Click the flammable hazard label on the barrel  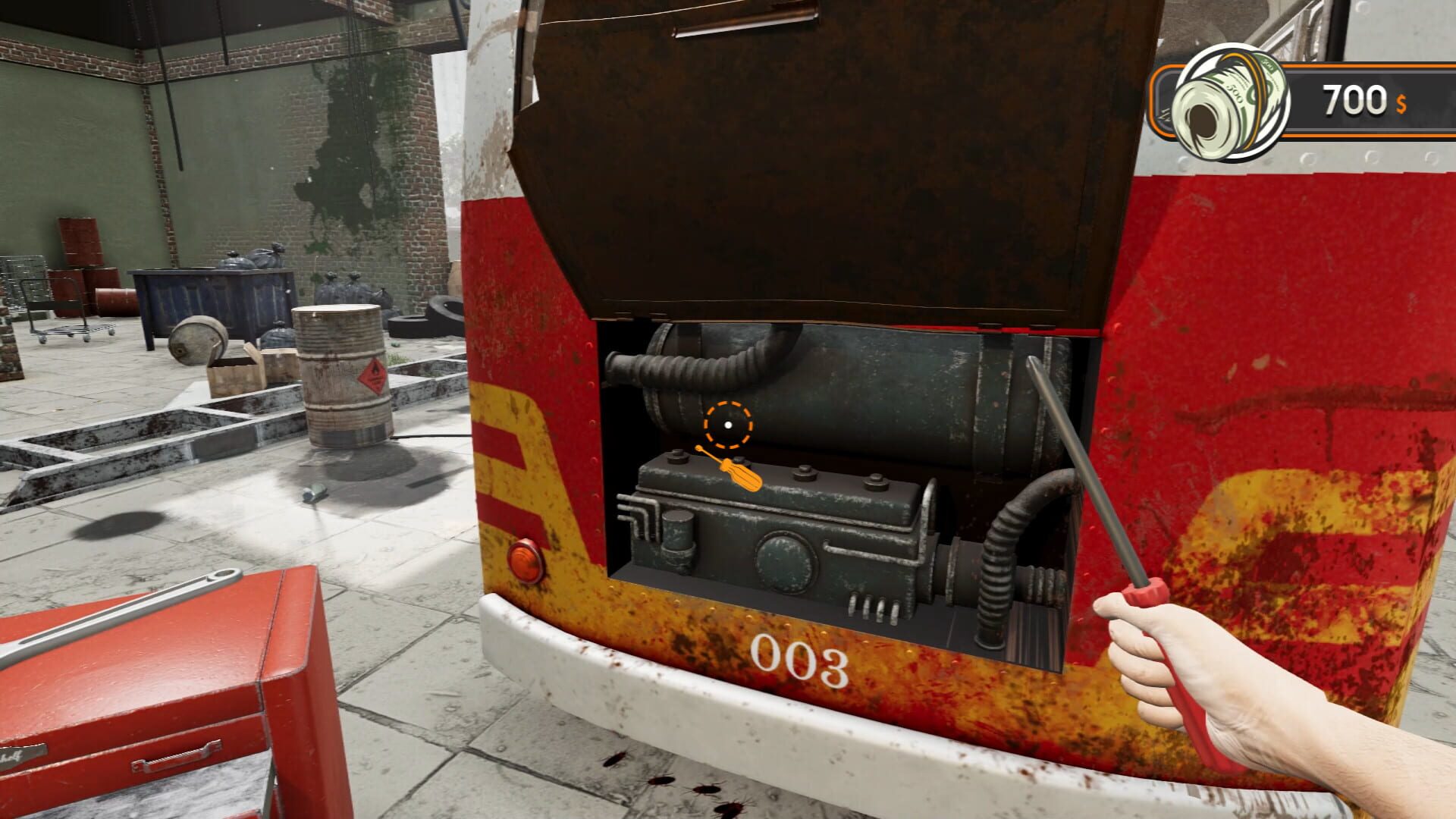pyautogui.click(x=373, y=373)
